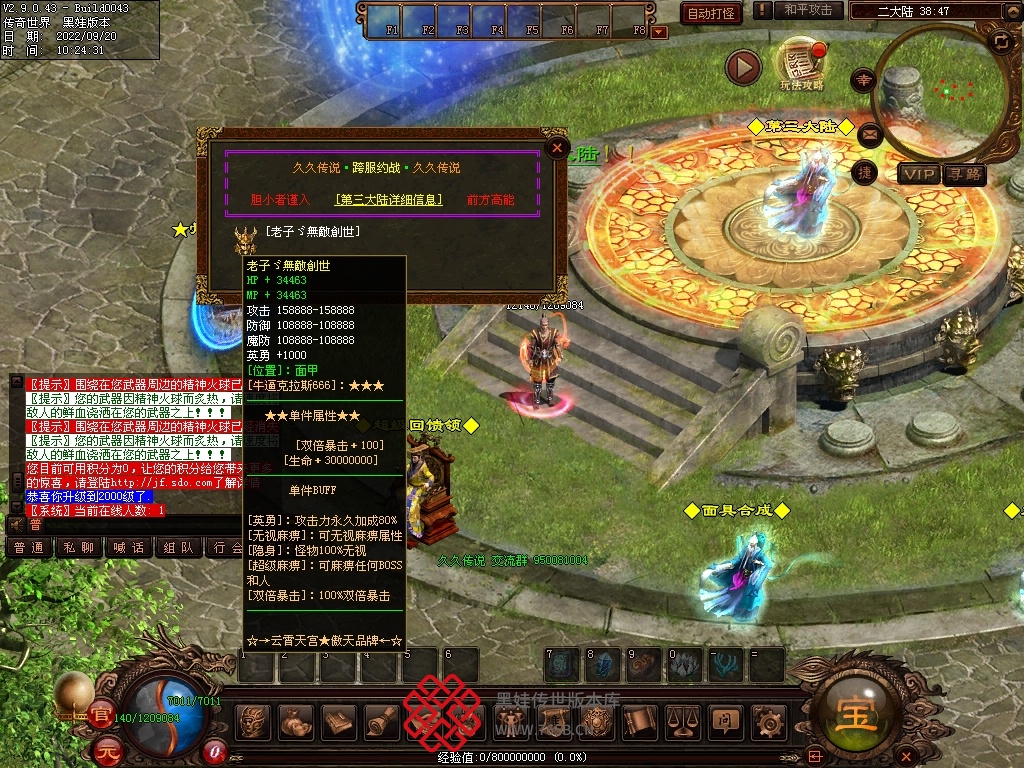Activate 寻路 pathfinding button
The image size is (1024, 768).
[x=965, y=175]
